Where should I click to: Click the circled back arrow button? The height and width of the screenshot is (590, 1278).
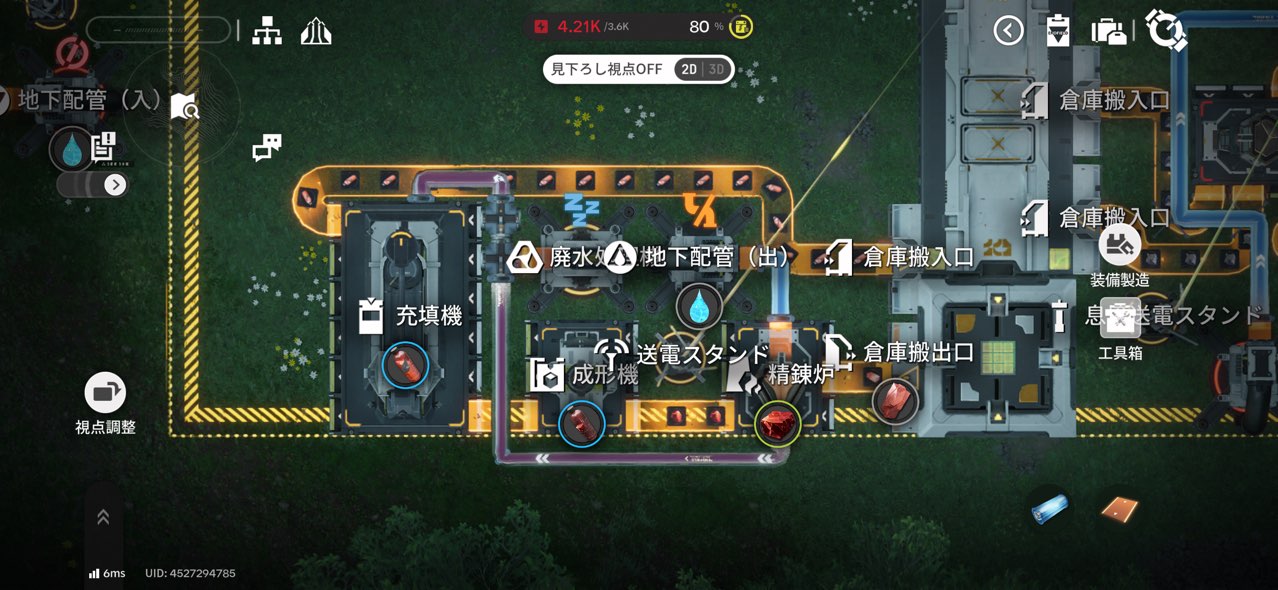tap(1008, 31)
